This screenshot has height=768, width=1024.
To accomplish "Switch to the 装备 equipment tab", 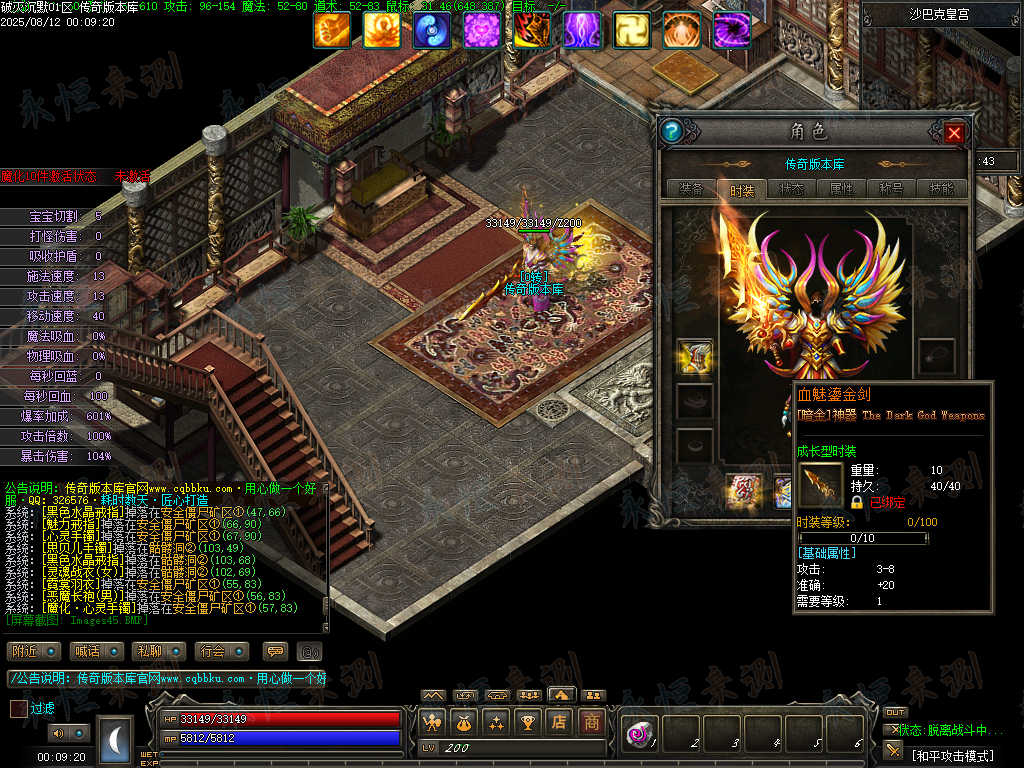I will point(691,189).
